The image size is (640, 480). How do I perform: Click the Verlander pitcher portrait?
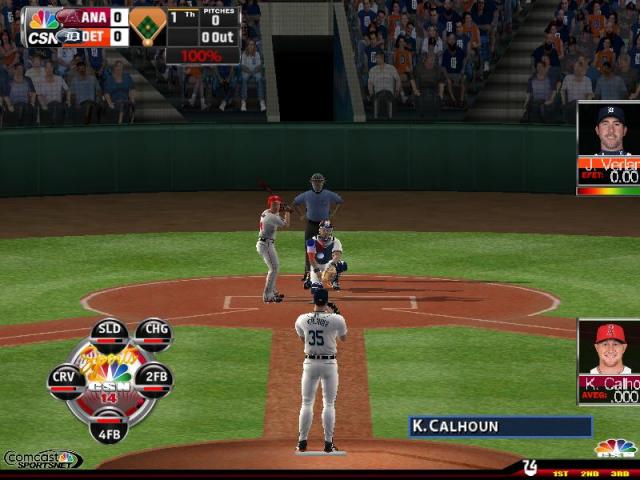(x=609, y=130)
